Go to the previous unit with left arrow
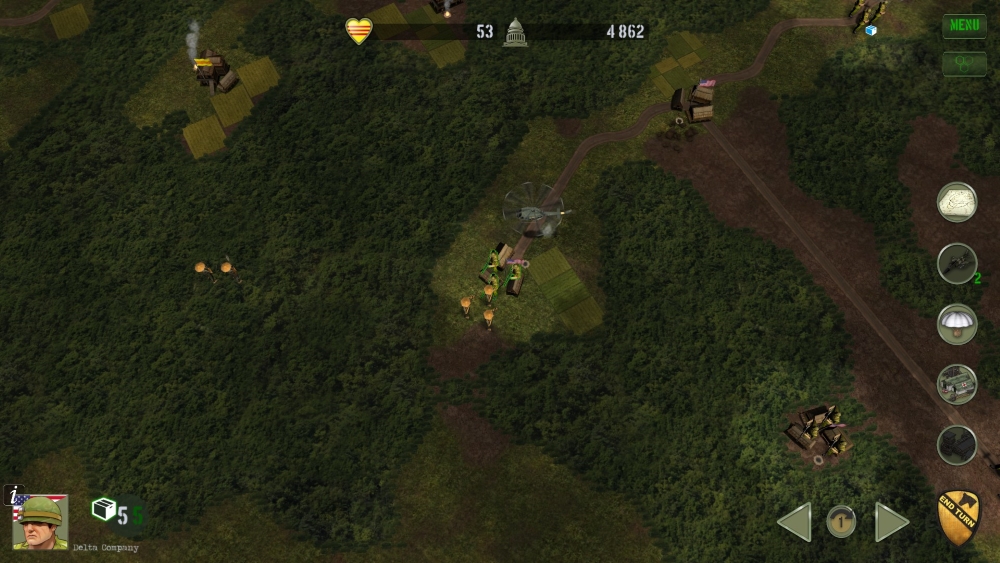 (794, 522)
